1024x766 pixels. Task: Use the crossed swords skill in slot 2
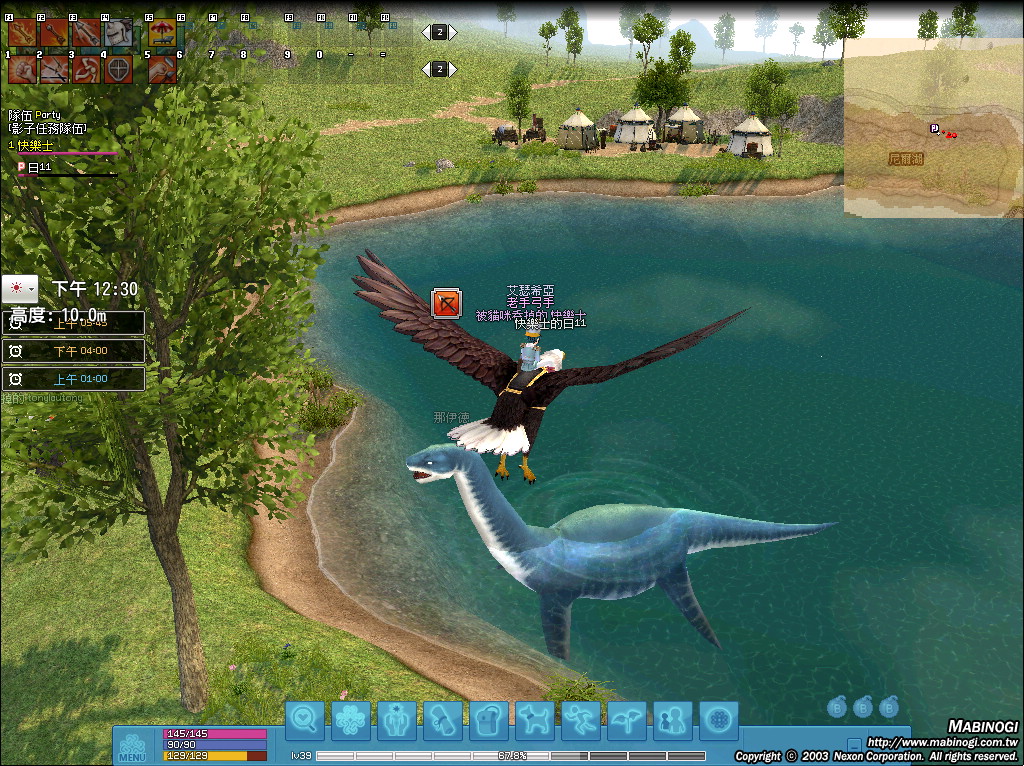point(54,68)
